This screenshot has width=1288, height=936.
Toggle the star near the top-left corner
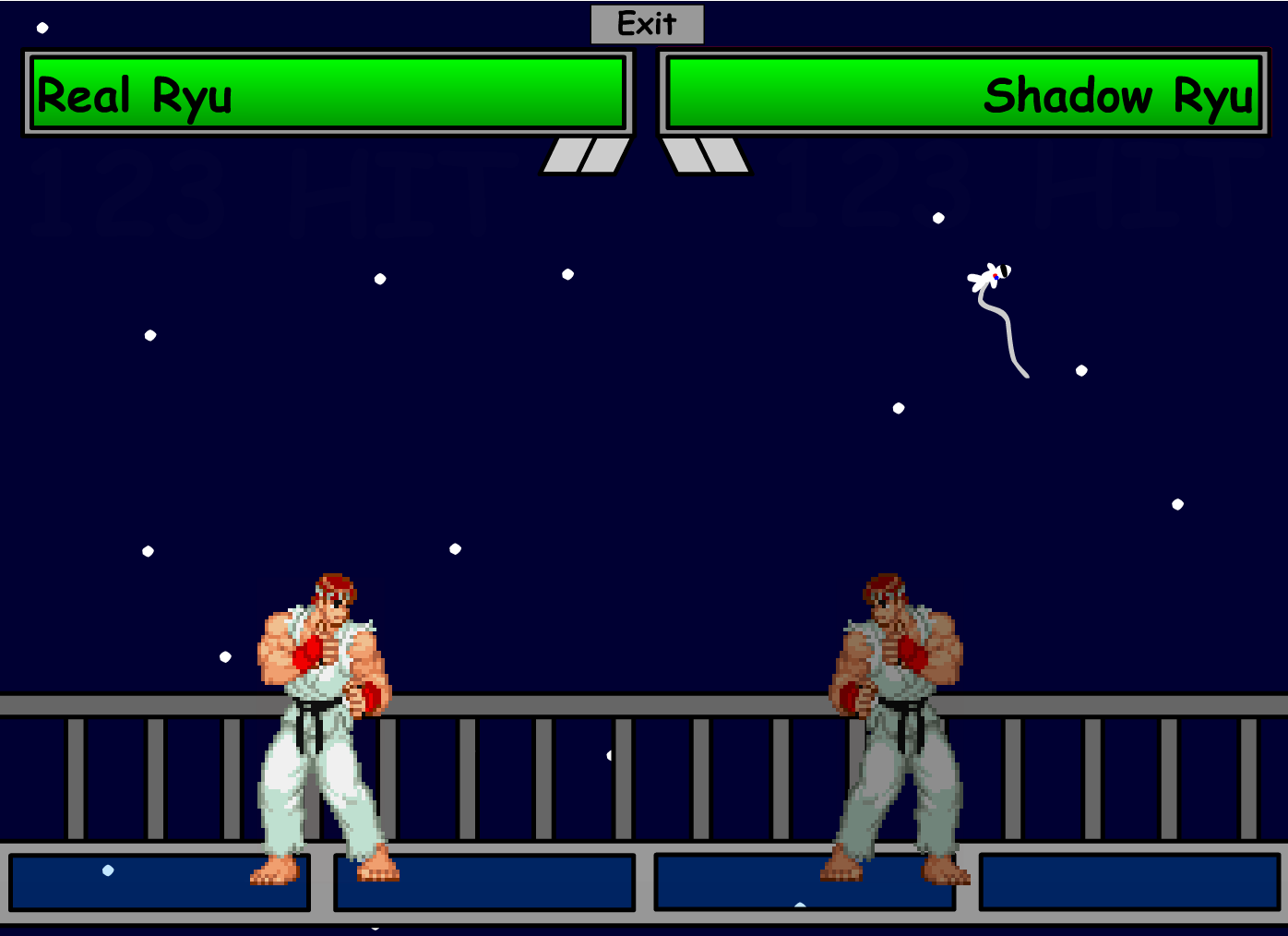tap(42, 28)
